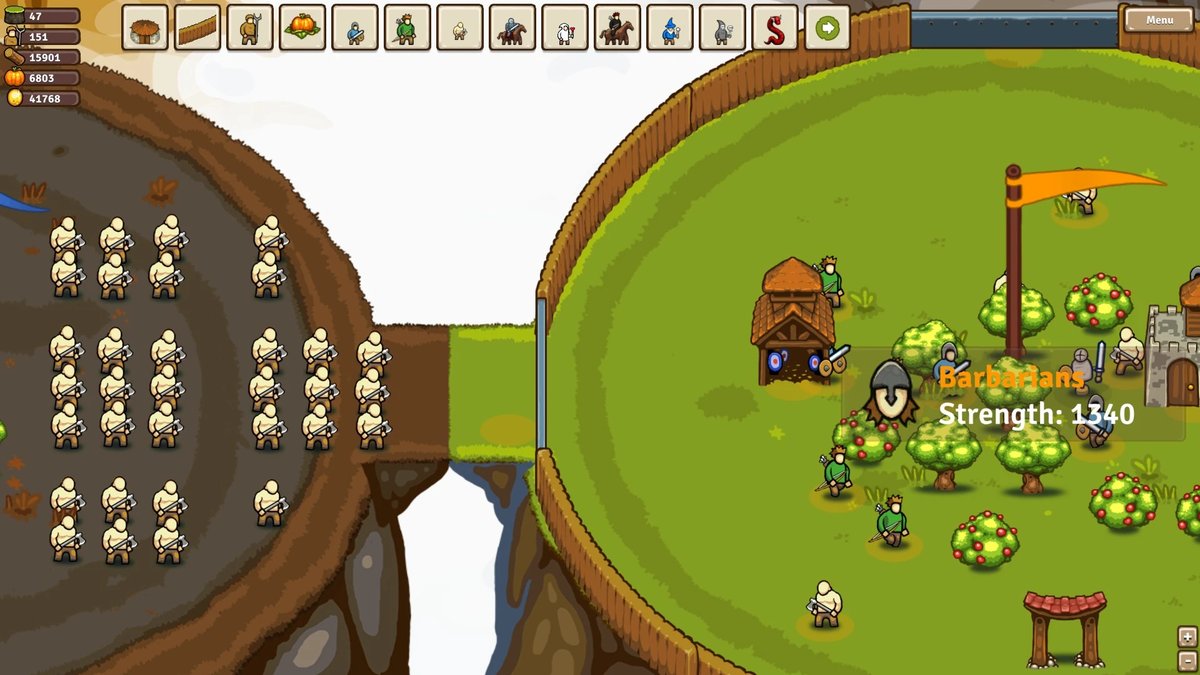This screenshot has width=1200, height=675.
Task: Pick the pumpkin farm icon
Action: pos(301,28)
